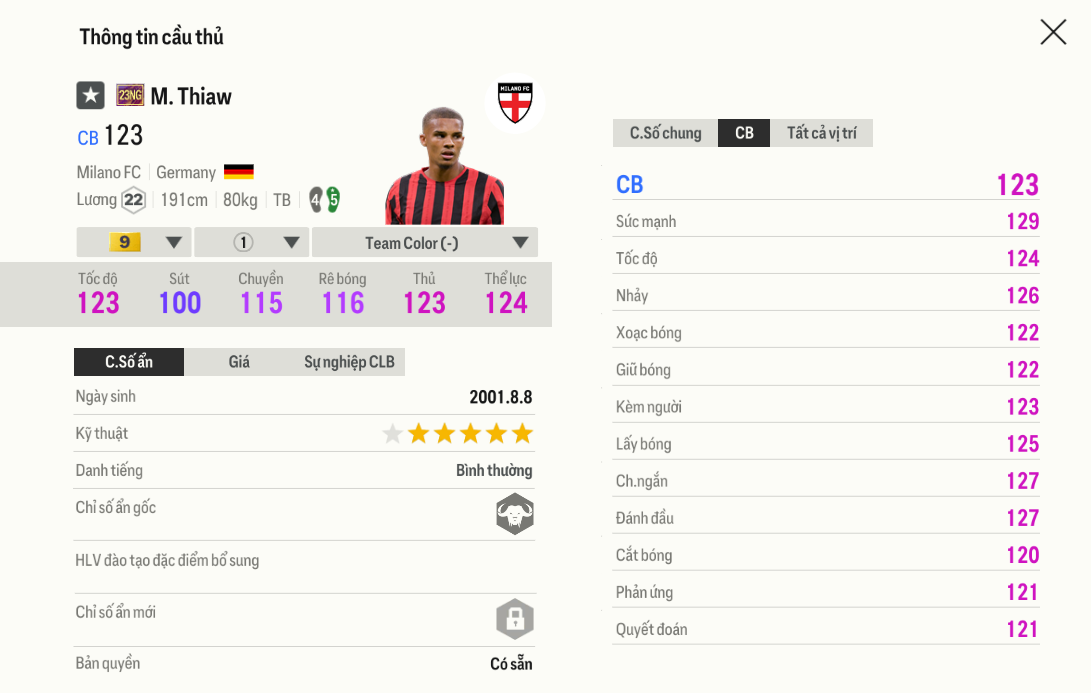The width and height of the screenshot is (1091, 693).
Task: Click the M. Thiaw player portrait
Action: tap(444, 168)
